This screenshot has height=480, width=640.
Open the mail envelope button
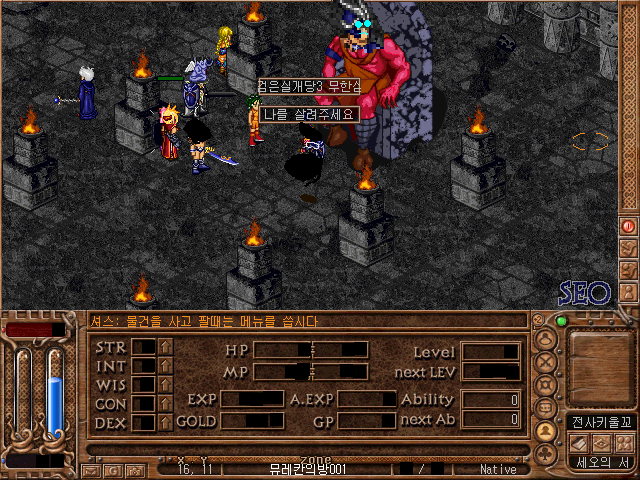(x=90, y=470)
